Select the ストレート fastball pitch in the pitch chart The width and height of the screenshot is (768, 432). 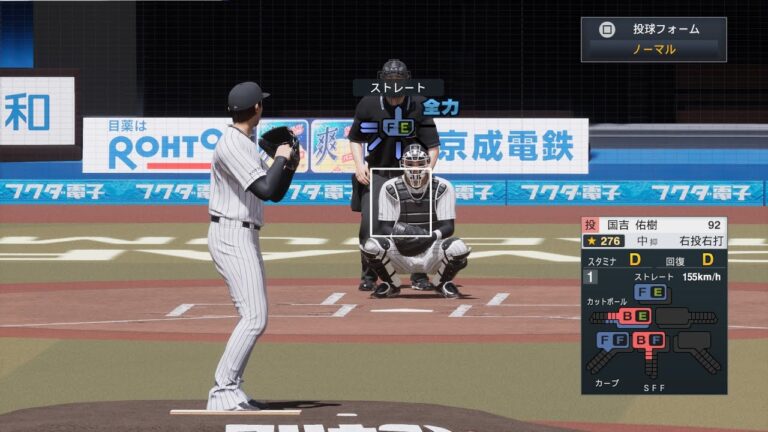click(x=651, y=292)
